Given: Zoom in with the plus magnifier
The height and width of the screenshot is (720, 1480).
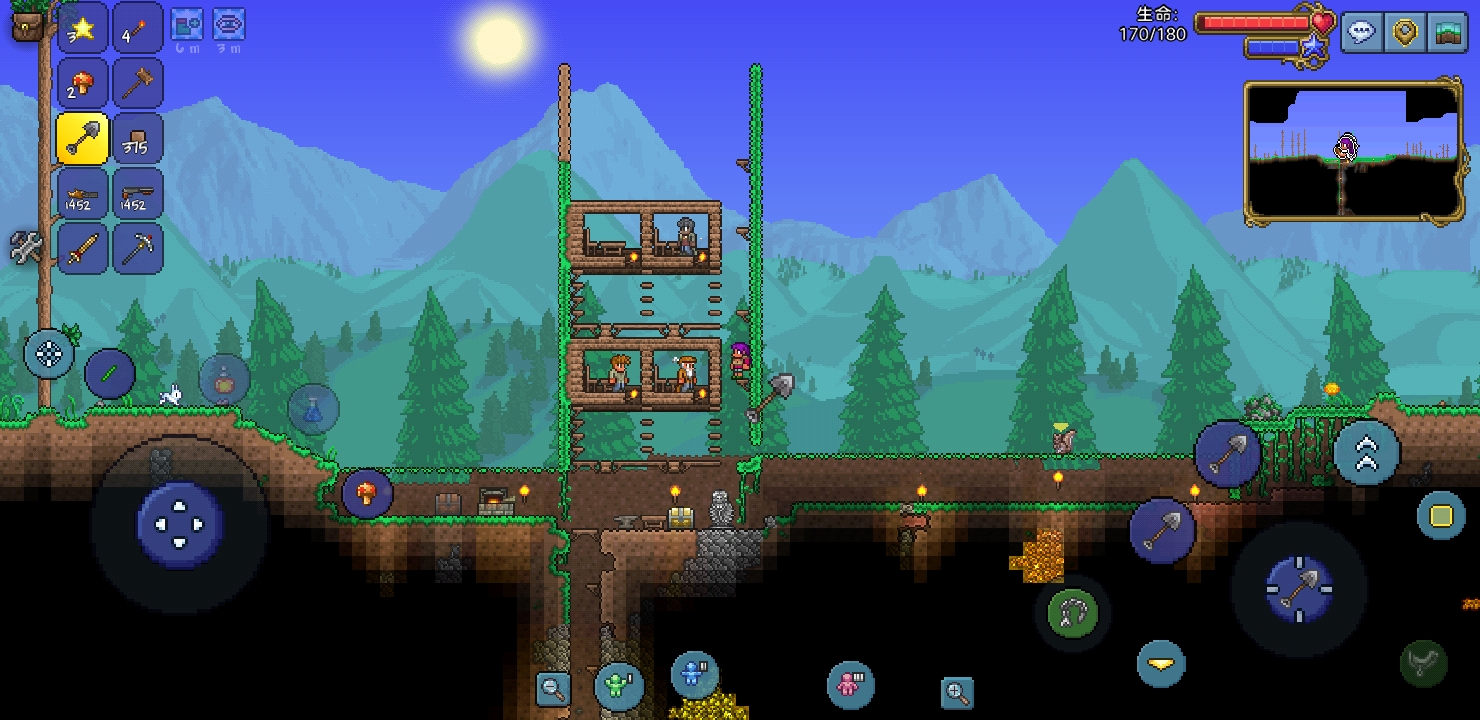Looking at the screenshot, I should coord(957,692).
